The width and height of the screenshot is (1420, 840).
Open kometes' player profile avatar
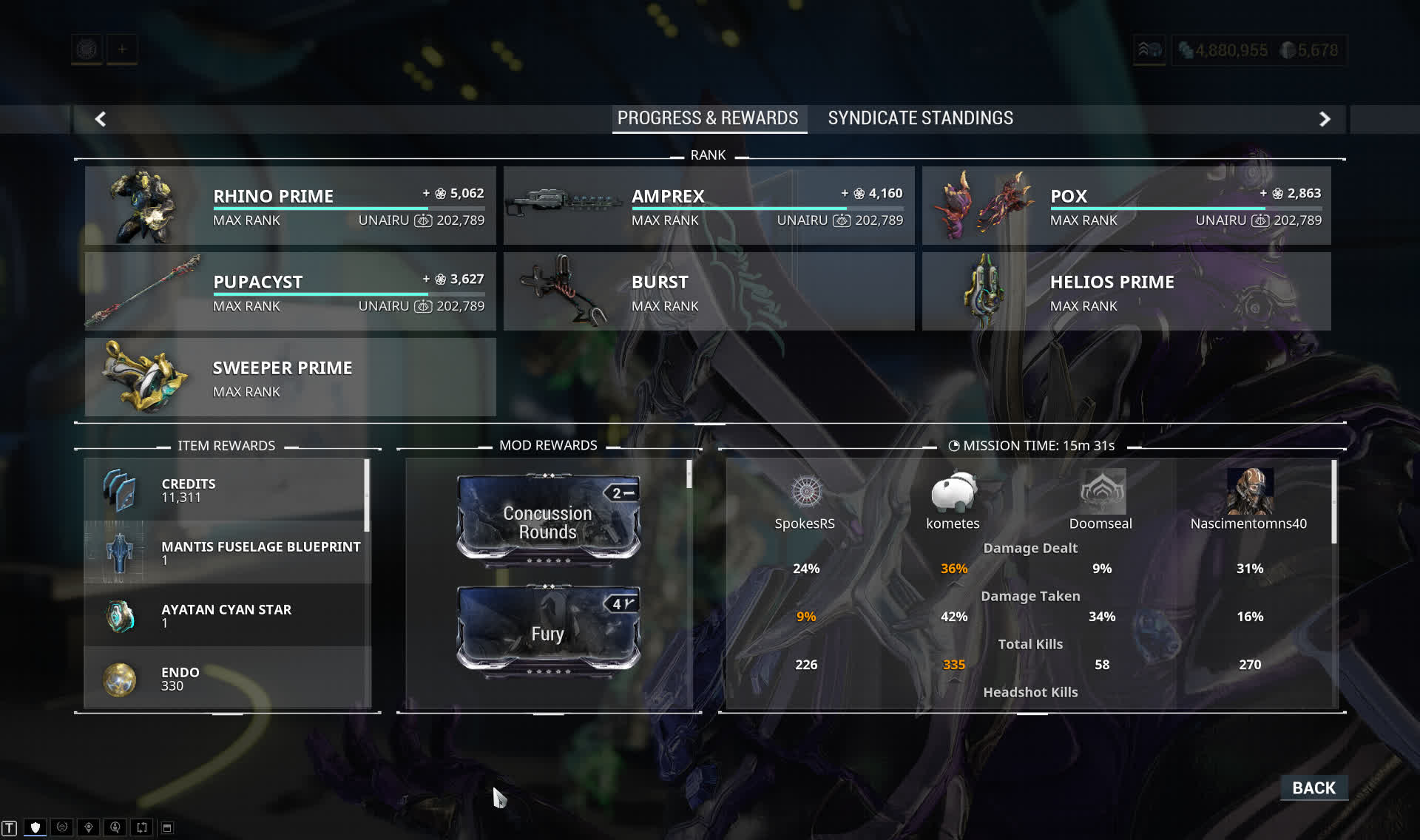(x=953, y=492)
